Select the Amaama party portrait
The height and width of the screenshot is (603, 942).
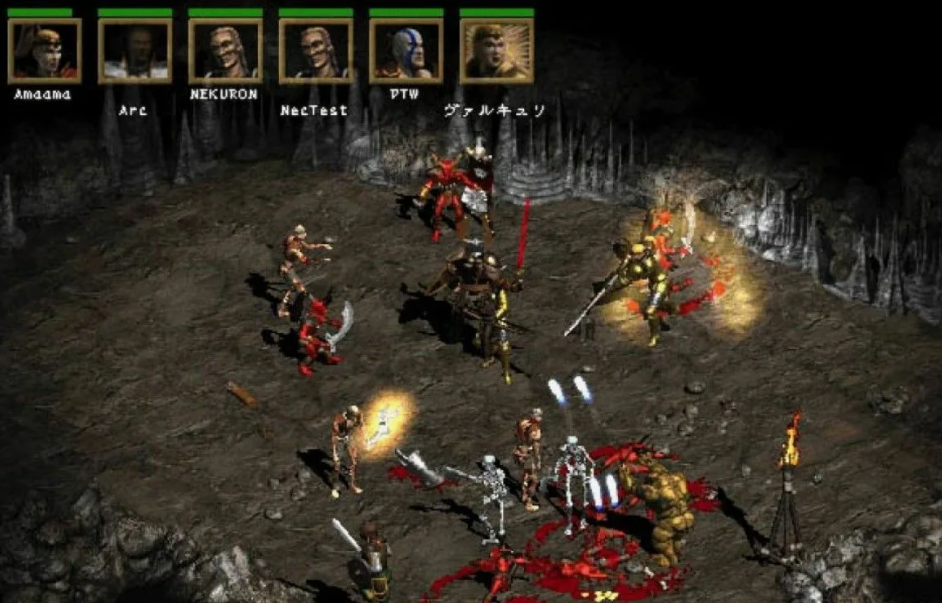(44, 50)
